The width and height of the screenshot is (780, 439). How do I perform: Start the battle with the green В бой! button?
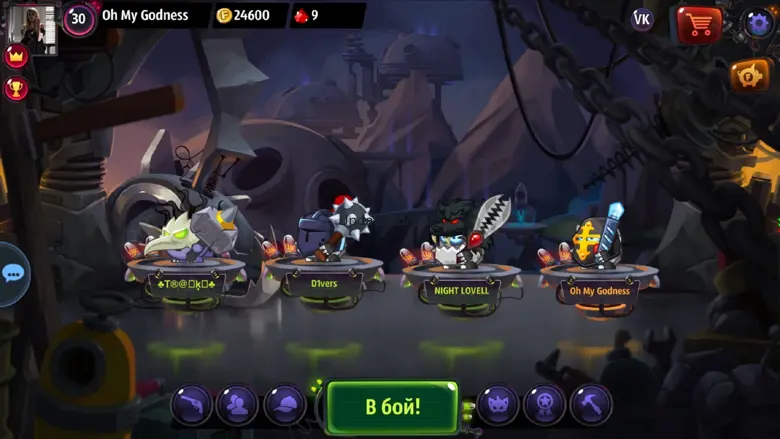[392, 406]
